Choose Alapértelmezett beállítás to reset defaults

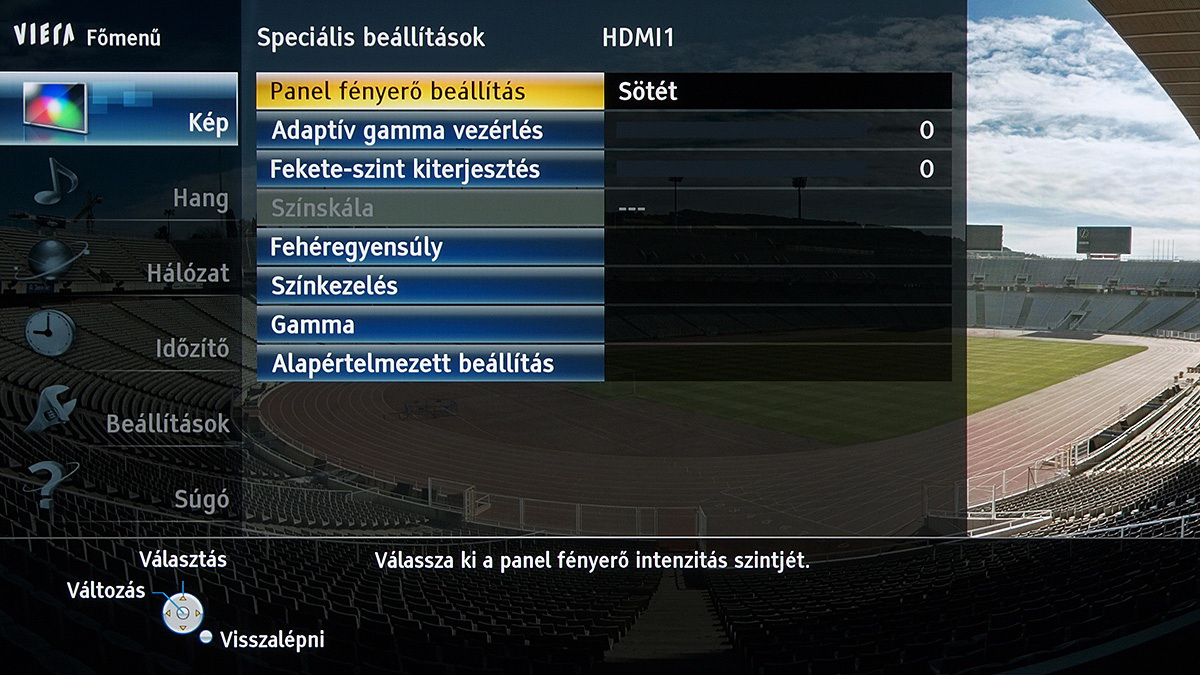[x=430, y=363]
